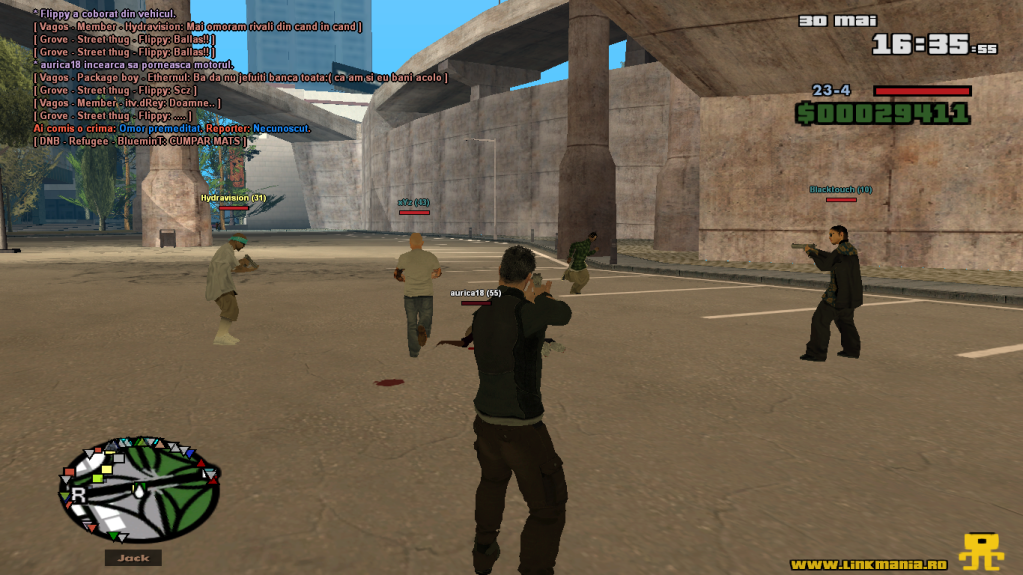Visit the www.linkmania.ro watermark link
This screenshot has height=575, width=1023.
(868, 564)
